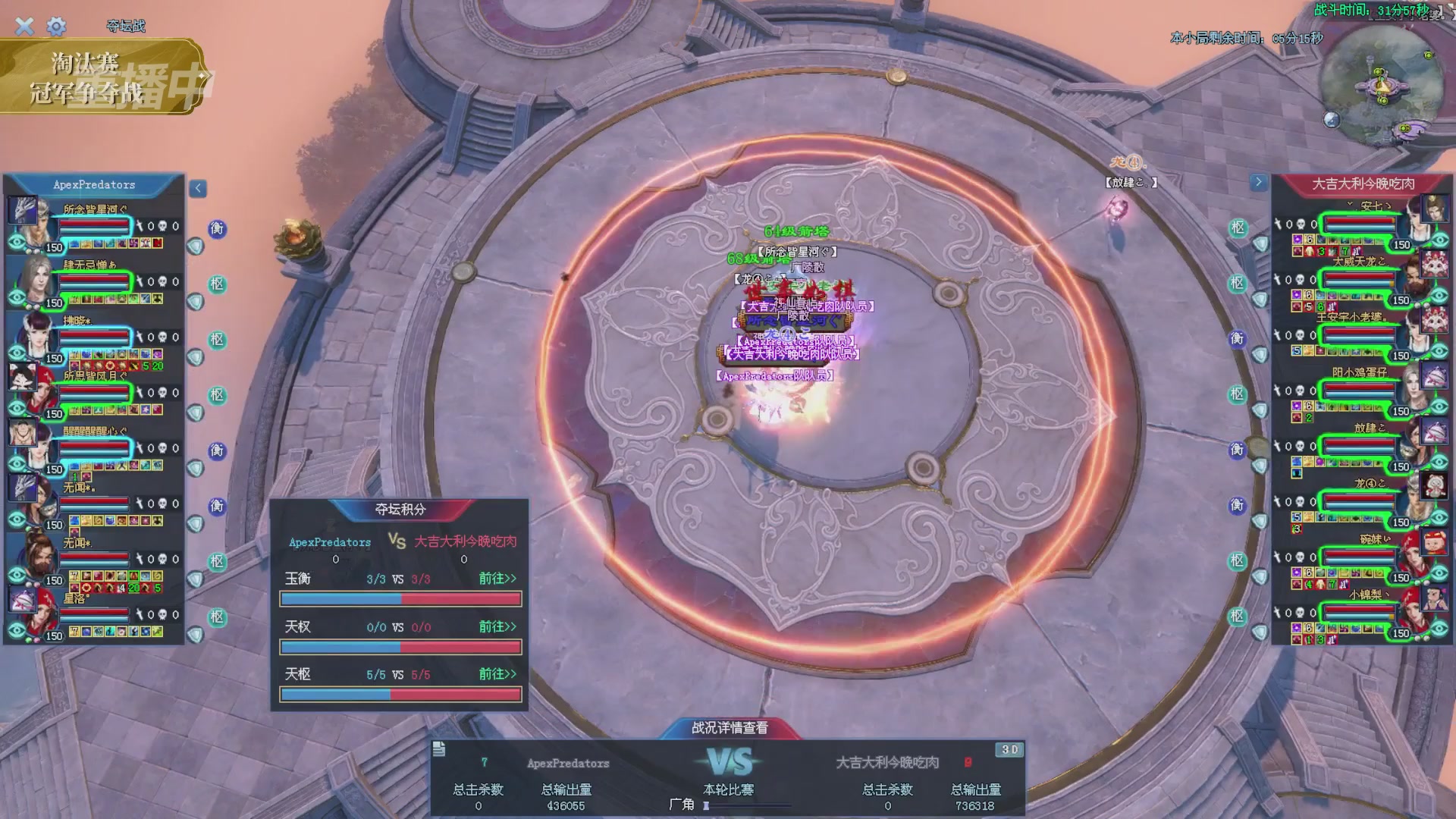The width and height of the screenshot is (1456, 819).
Task: Open the 战况详情查看 battle details
Action: [729, 728]
